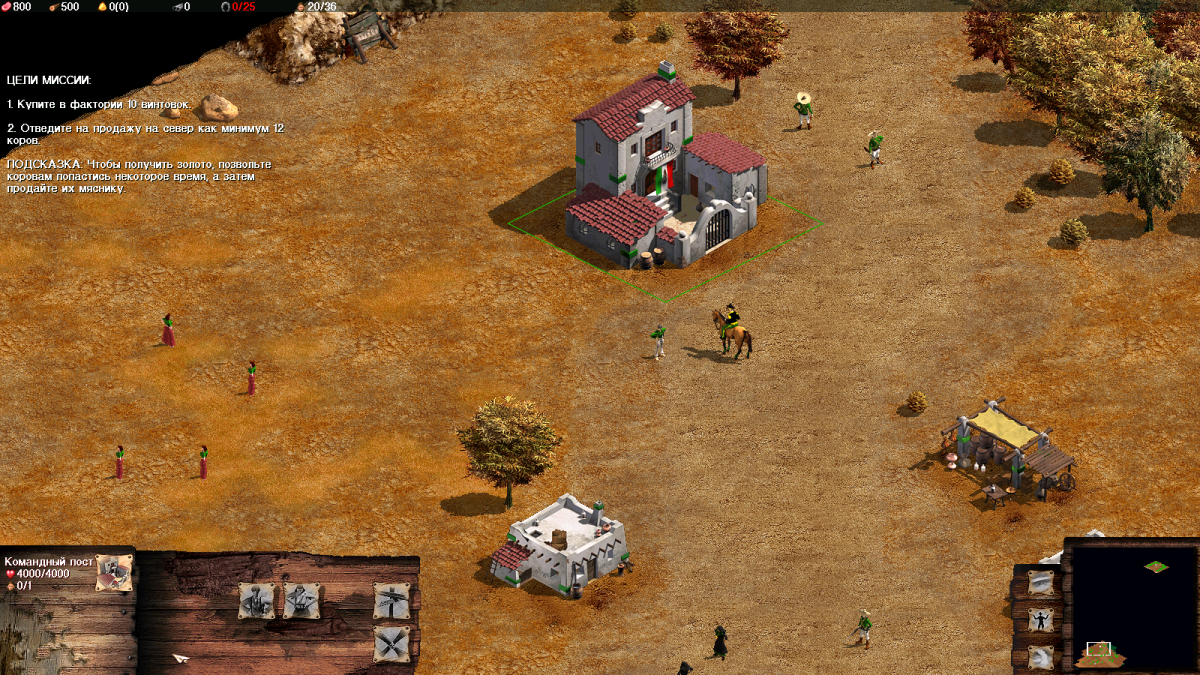This screenshot has height=675, width=1200.
Task: Train the unit with the standing man portrait
Action: (x=257, y=600)
